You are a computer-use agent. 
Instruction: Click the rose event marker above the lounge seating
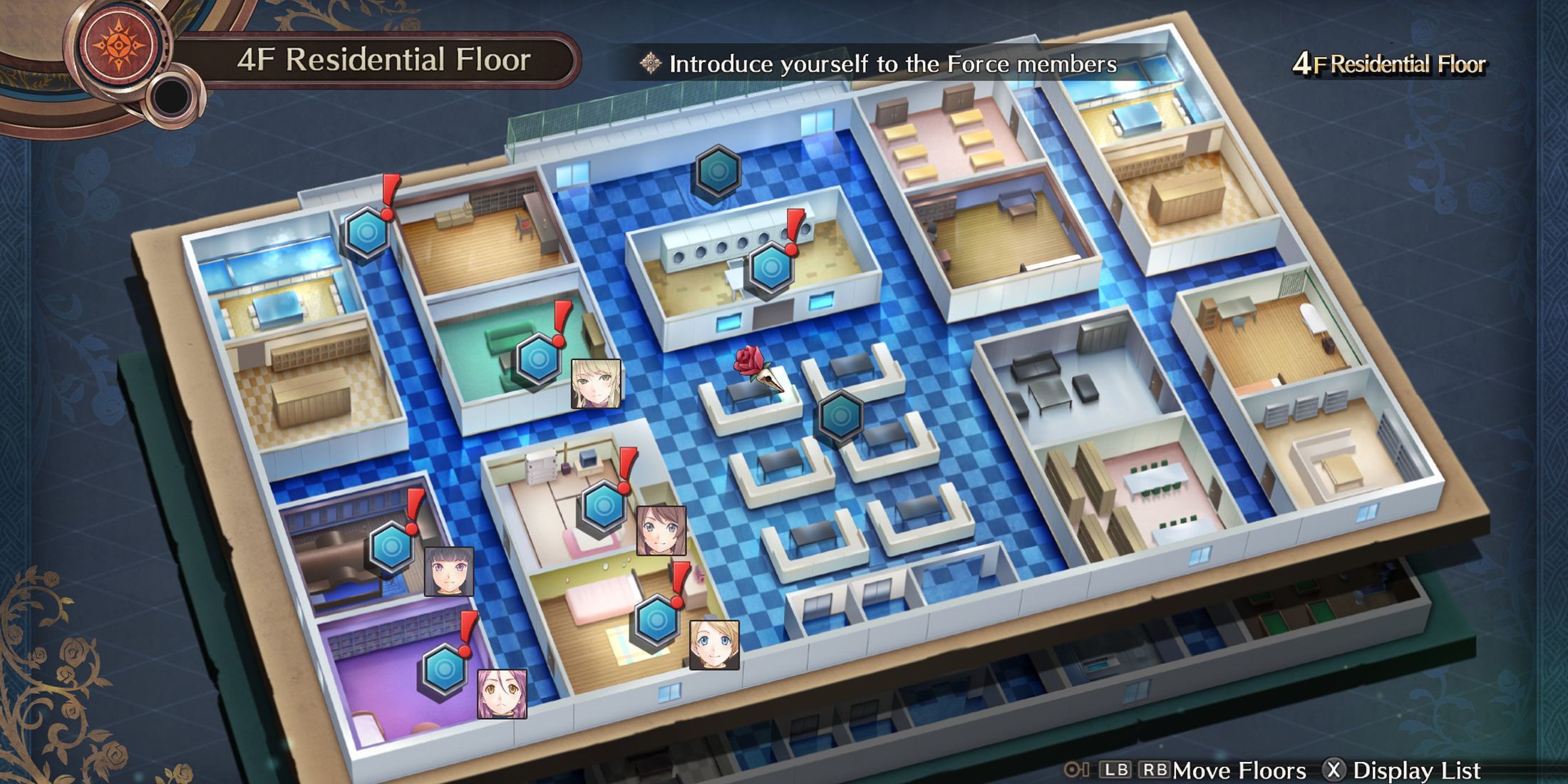pos(748,360)
